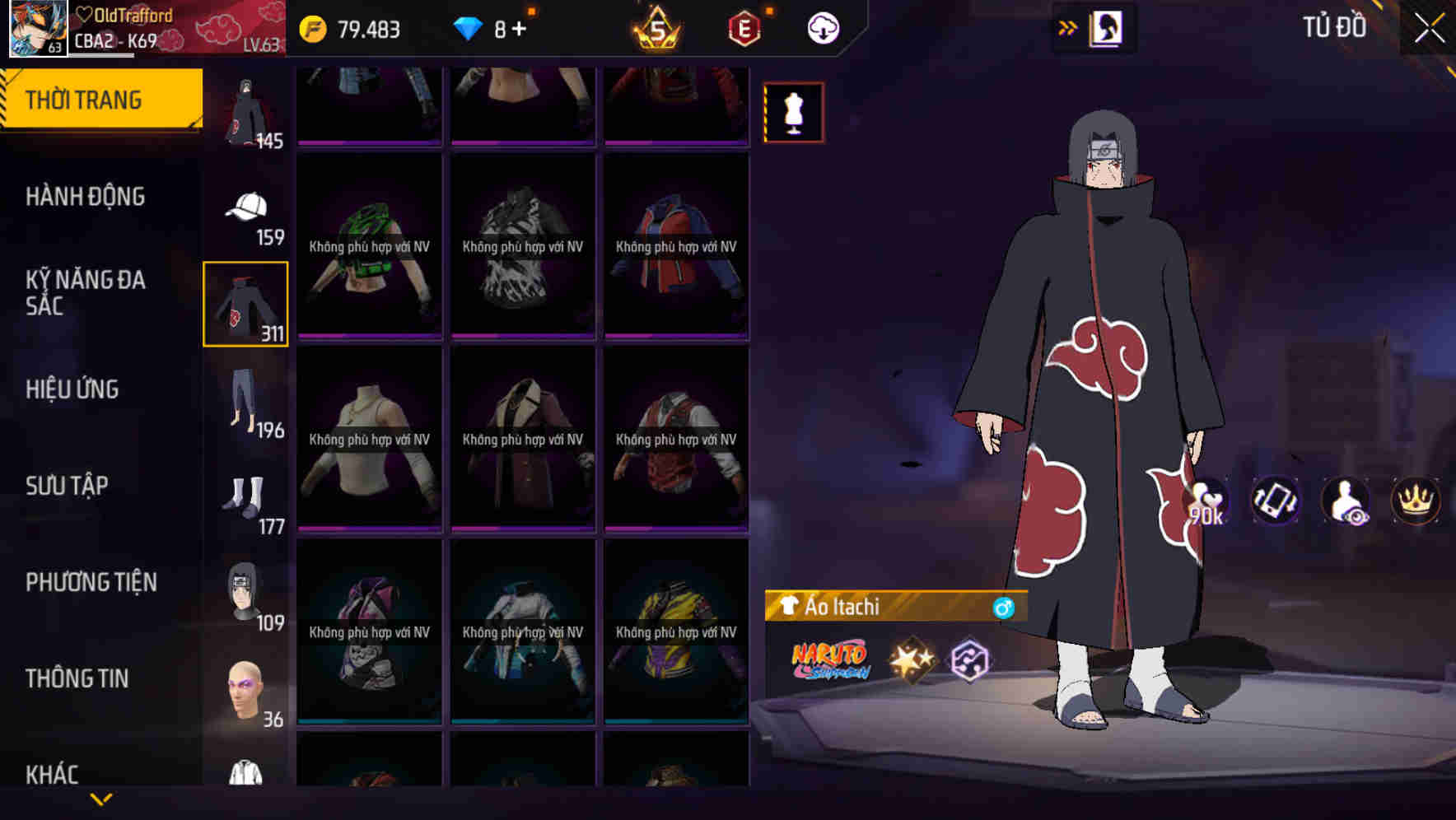The image size is (1456, 820).
Task: Select the PHƯƠNG TIỆN category
Action: pos(91,582)
